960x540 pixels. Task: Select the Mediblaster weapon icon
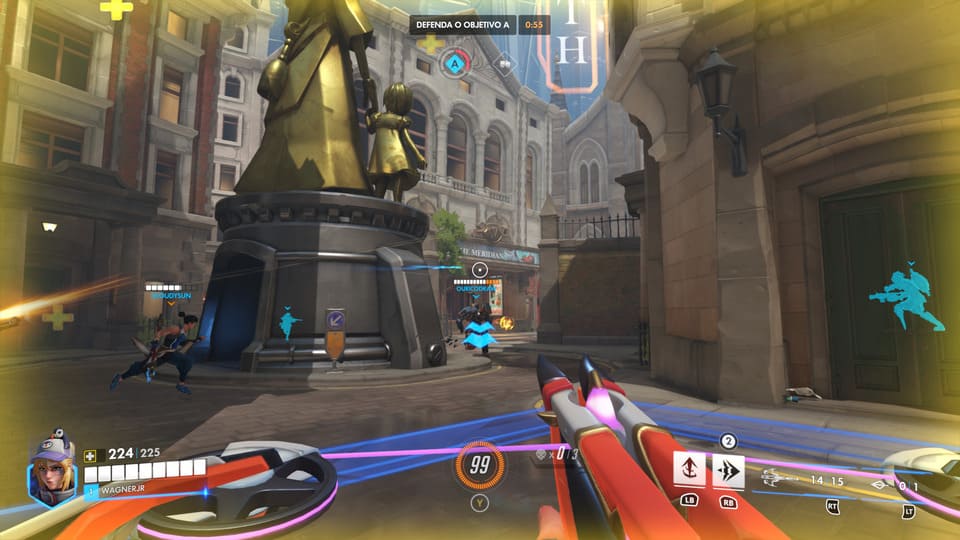pyautogui.click(x=781, y=479)
